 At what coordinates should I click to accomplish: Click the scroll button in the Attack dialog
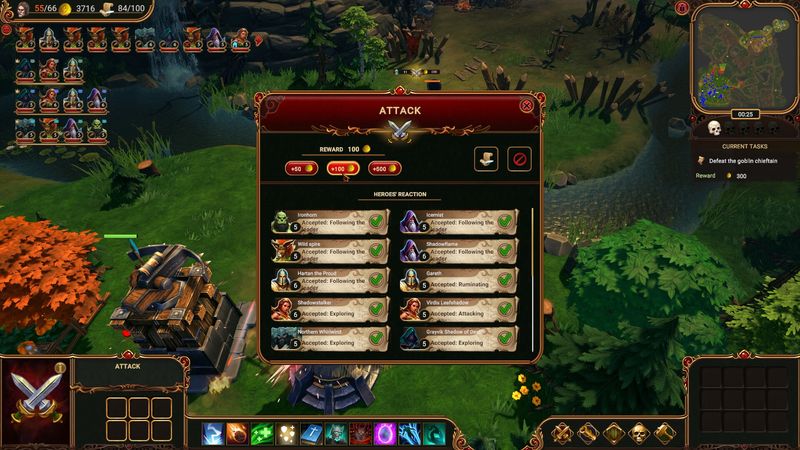click(486, 159)
